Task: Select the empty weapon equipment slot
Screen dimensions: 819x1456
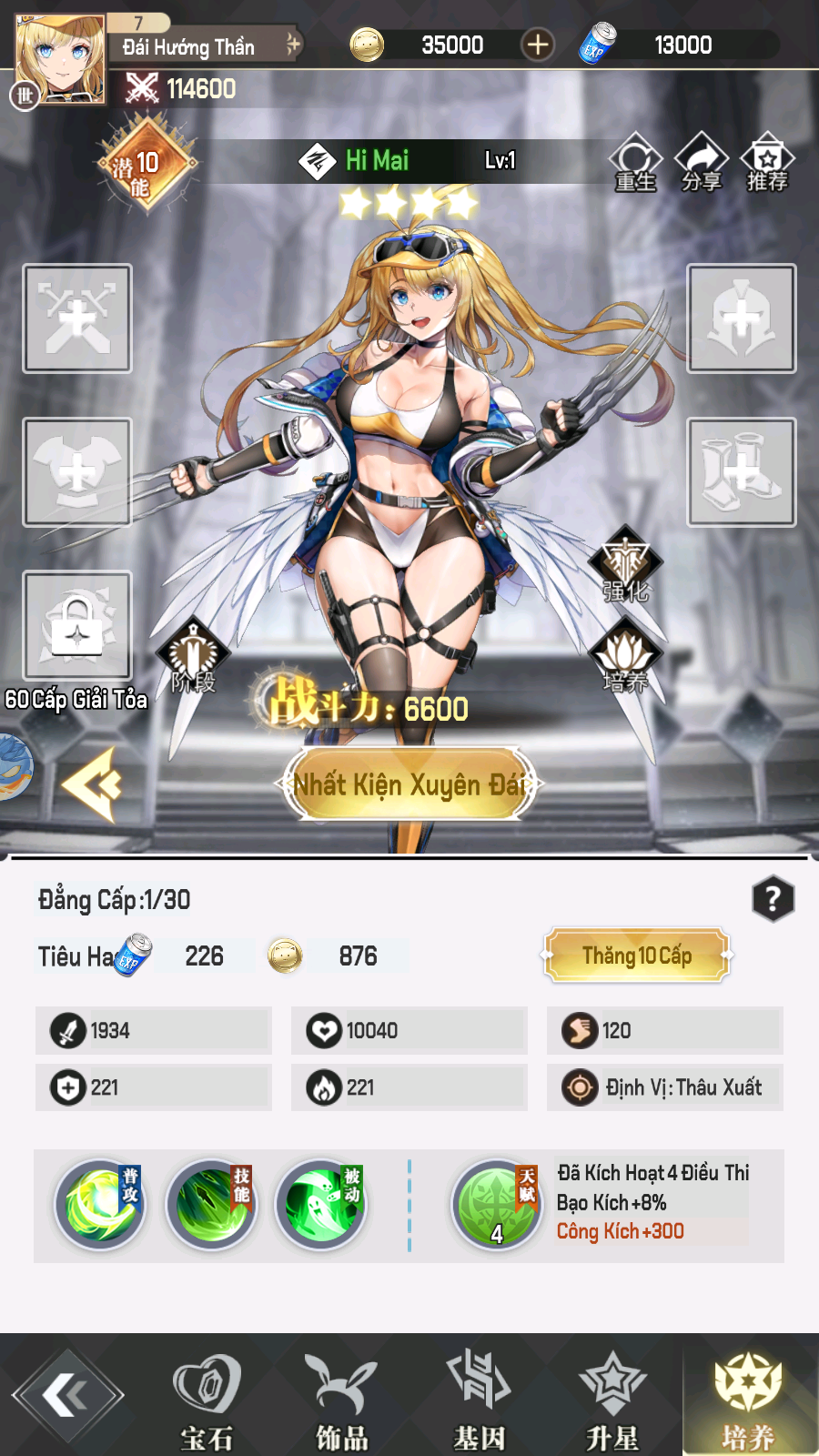Action: pos(77,318)
